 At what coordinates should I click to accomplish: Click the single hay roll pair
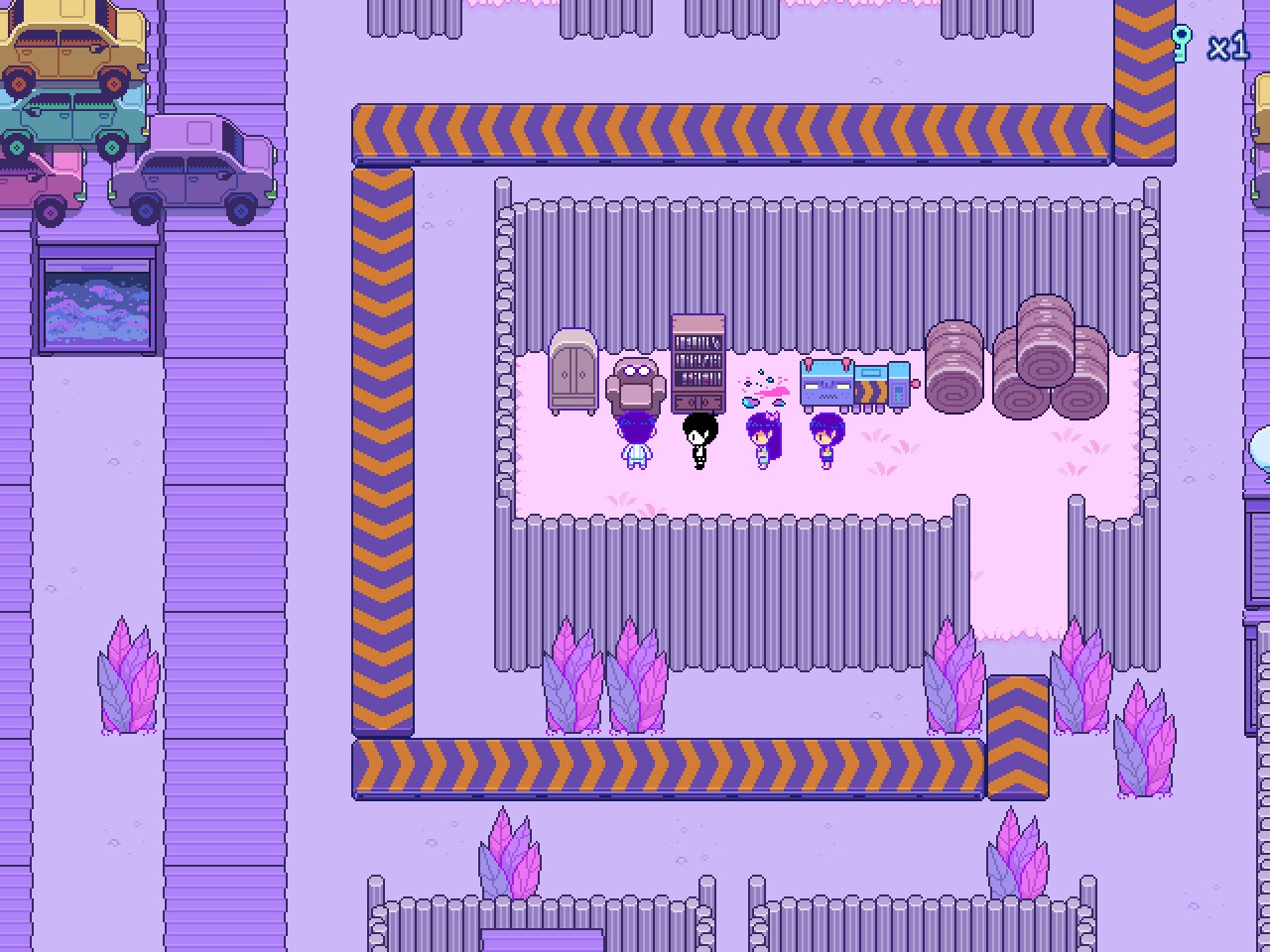955,367
